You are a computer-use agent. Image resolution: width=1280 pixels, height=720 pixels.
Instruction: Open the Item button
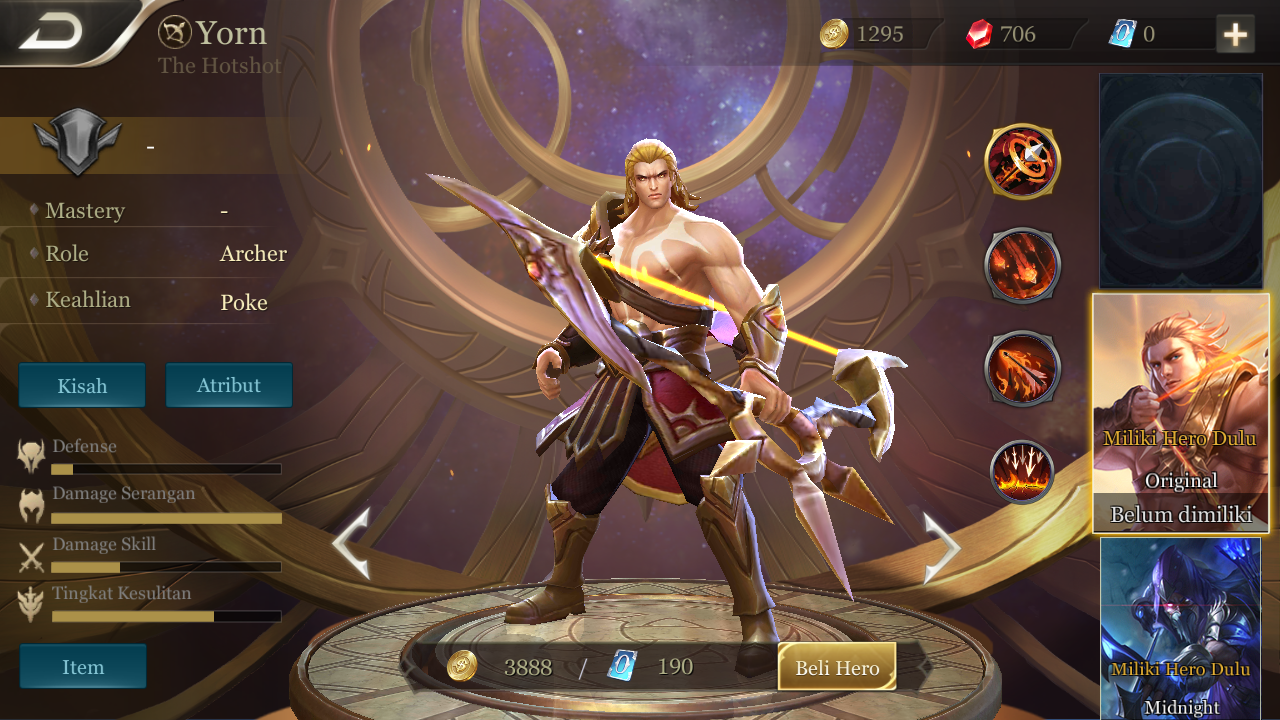point(83,666)
